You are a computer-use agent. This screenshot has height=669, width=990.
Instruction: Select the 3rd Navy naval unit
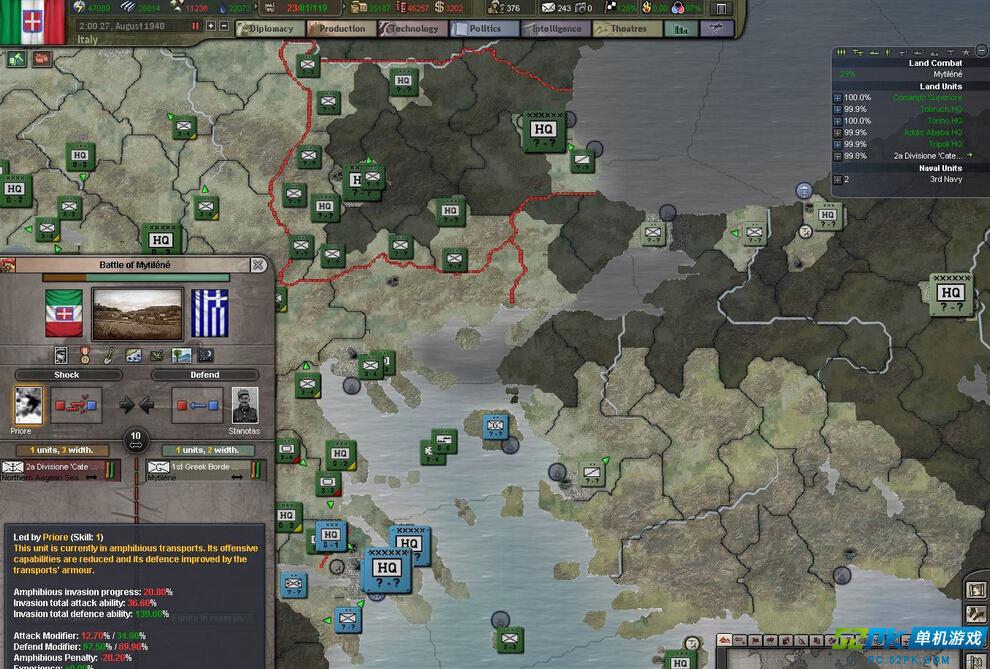click(x=945, y=179)
